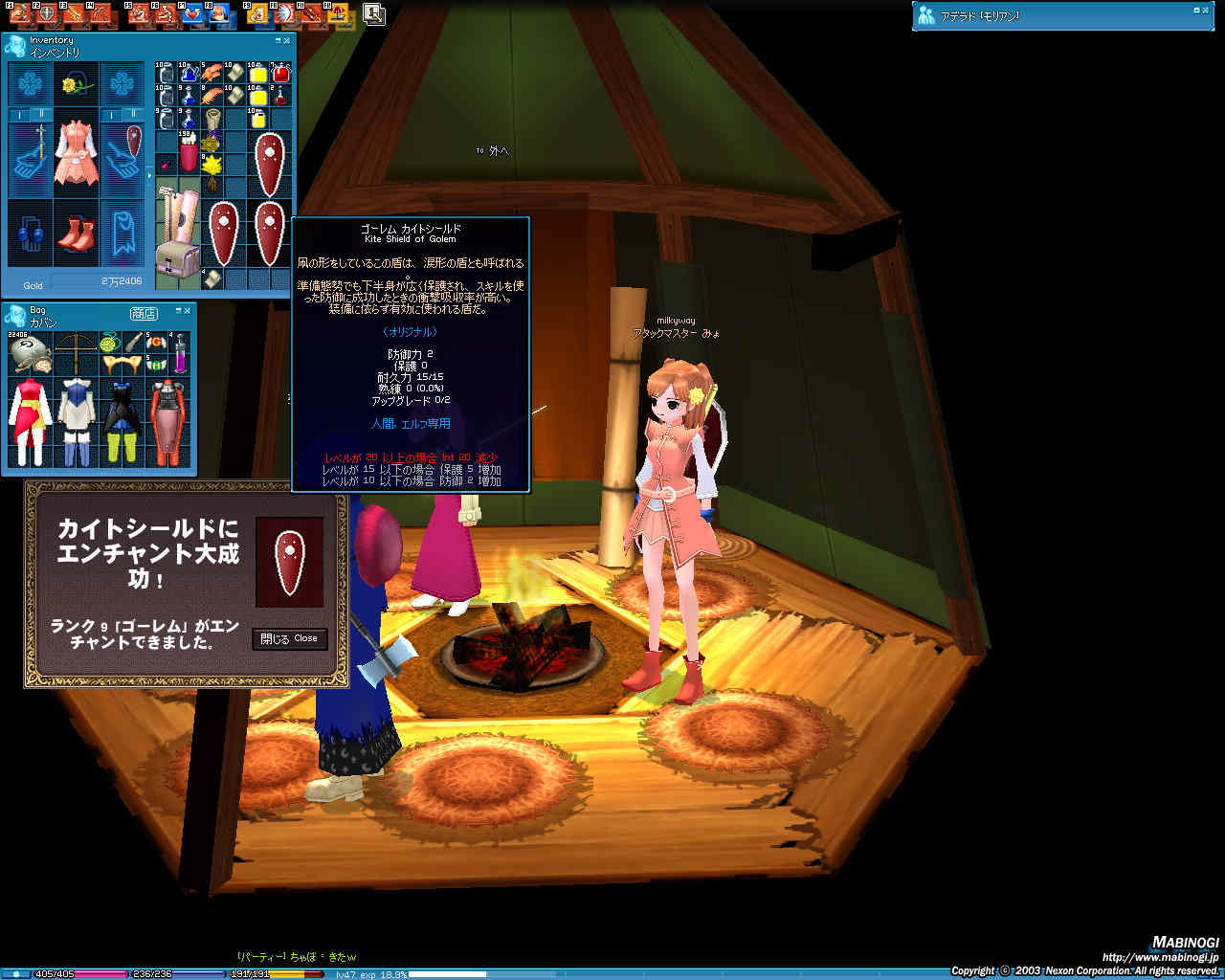Use the F7 winged heart skill
The image size is (1225, 980).
[193, 13]
